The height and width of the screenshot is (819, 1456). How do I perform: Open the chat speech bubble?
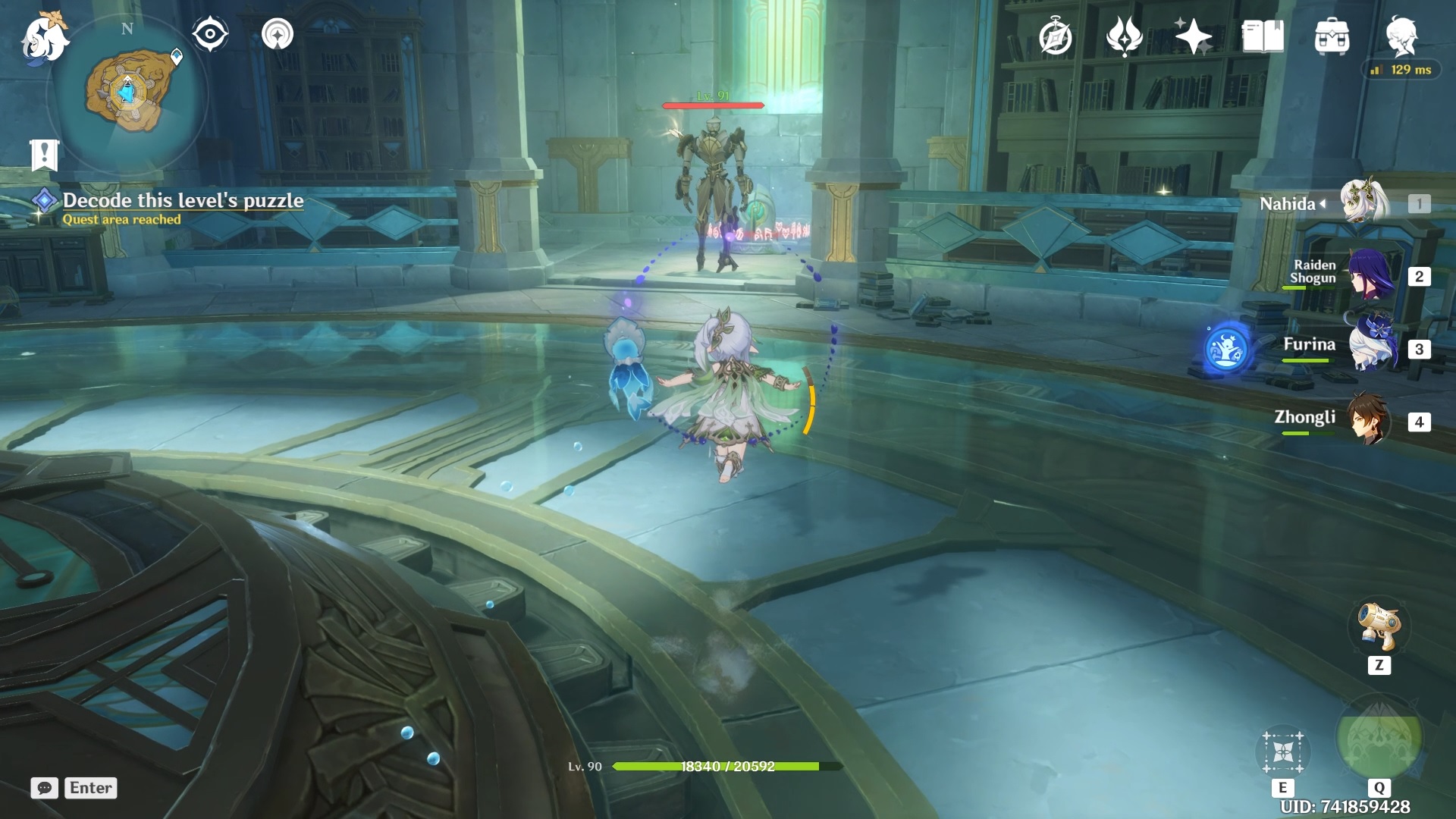coord(45,788)
